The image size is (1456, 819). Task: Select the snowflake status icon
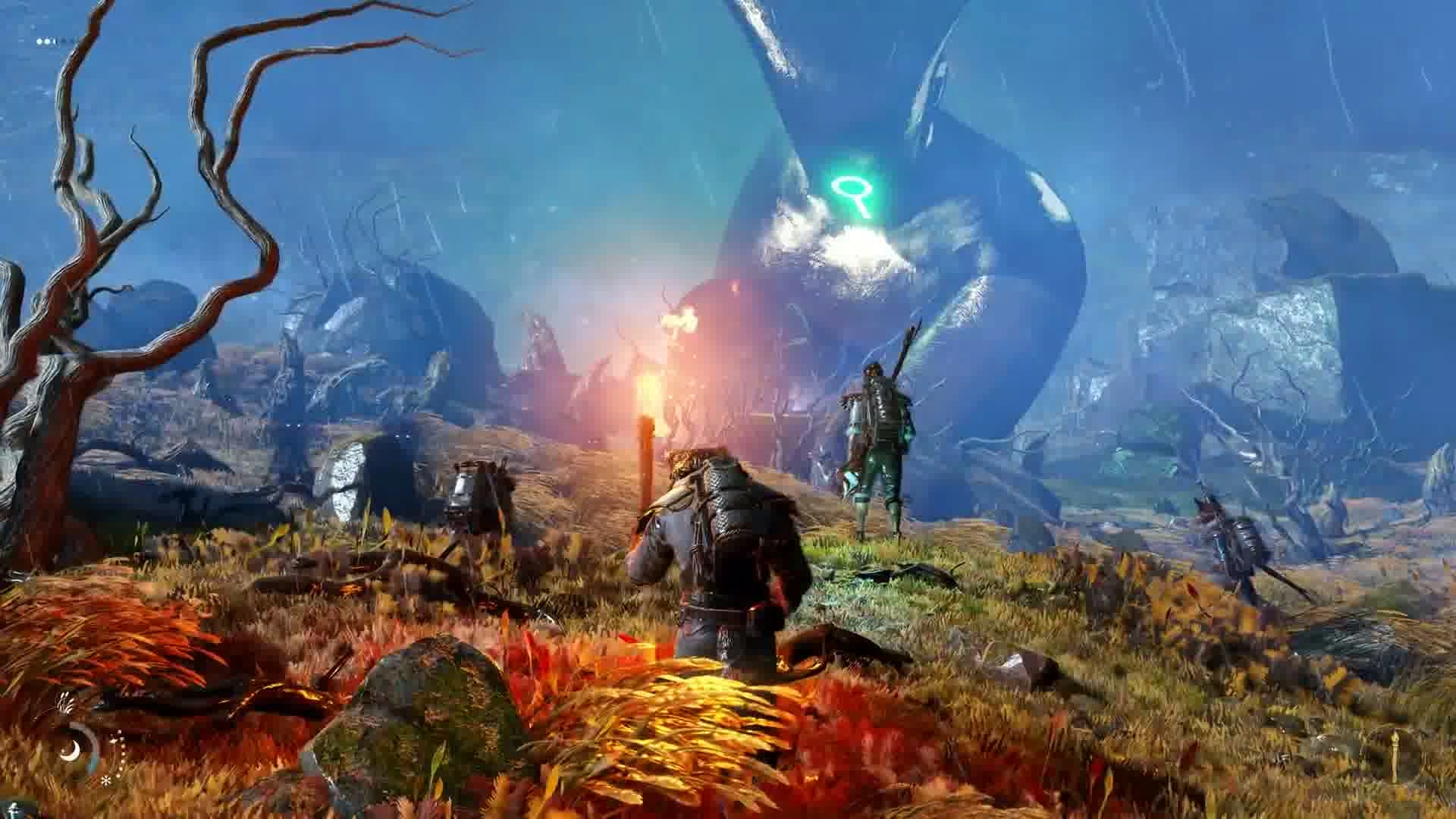point(105,780)
